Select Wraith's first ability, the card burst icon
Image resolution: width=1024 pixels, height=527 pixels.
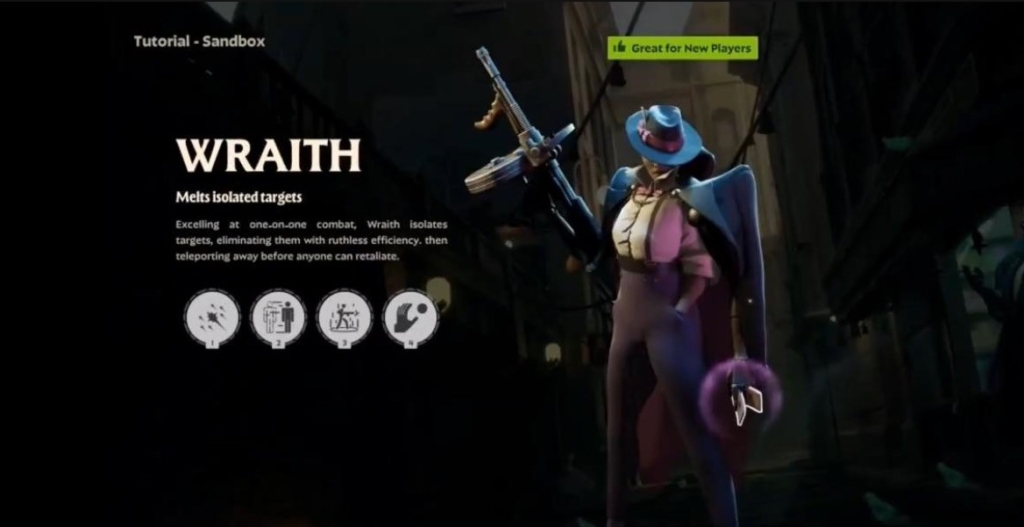tap(212, 318)
